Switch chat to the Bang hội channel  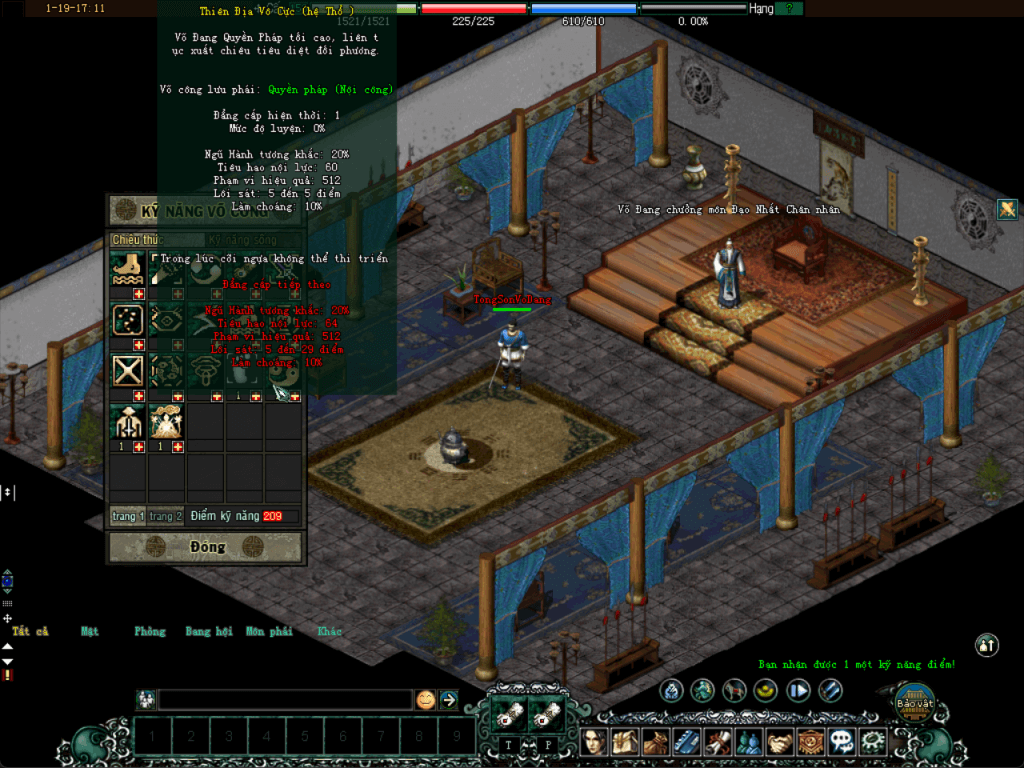[x=209, y=632]
